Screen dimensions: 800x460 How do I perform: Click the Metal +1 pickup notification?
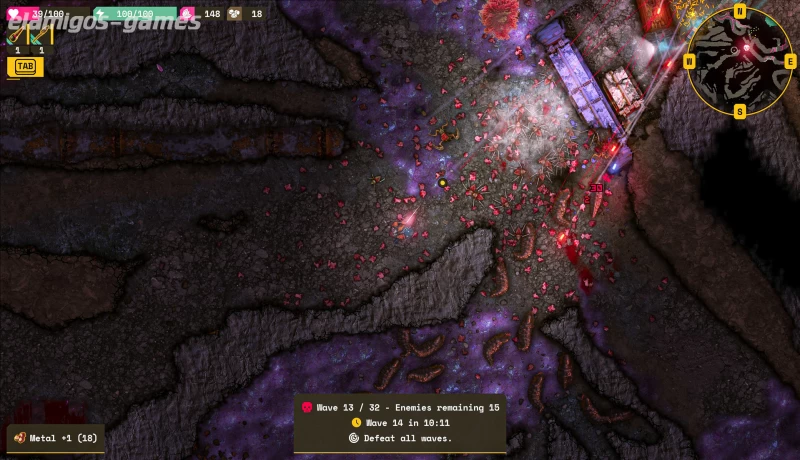point(56,438)
